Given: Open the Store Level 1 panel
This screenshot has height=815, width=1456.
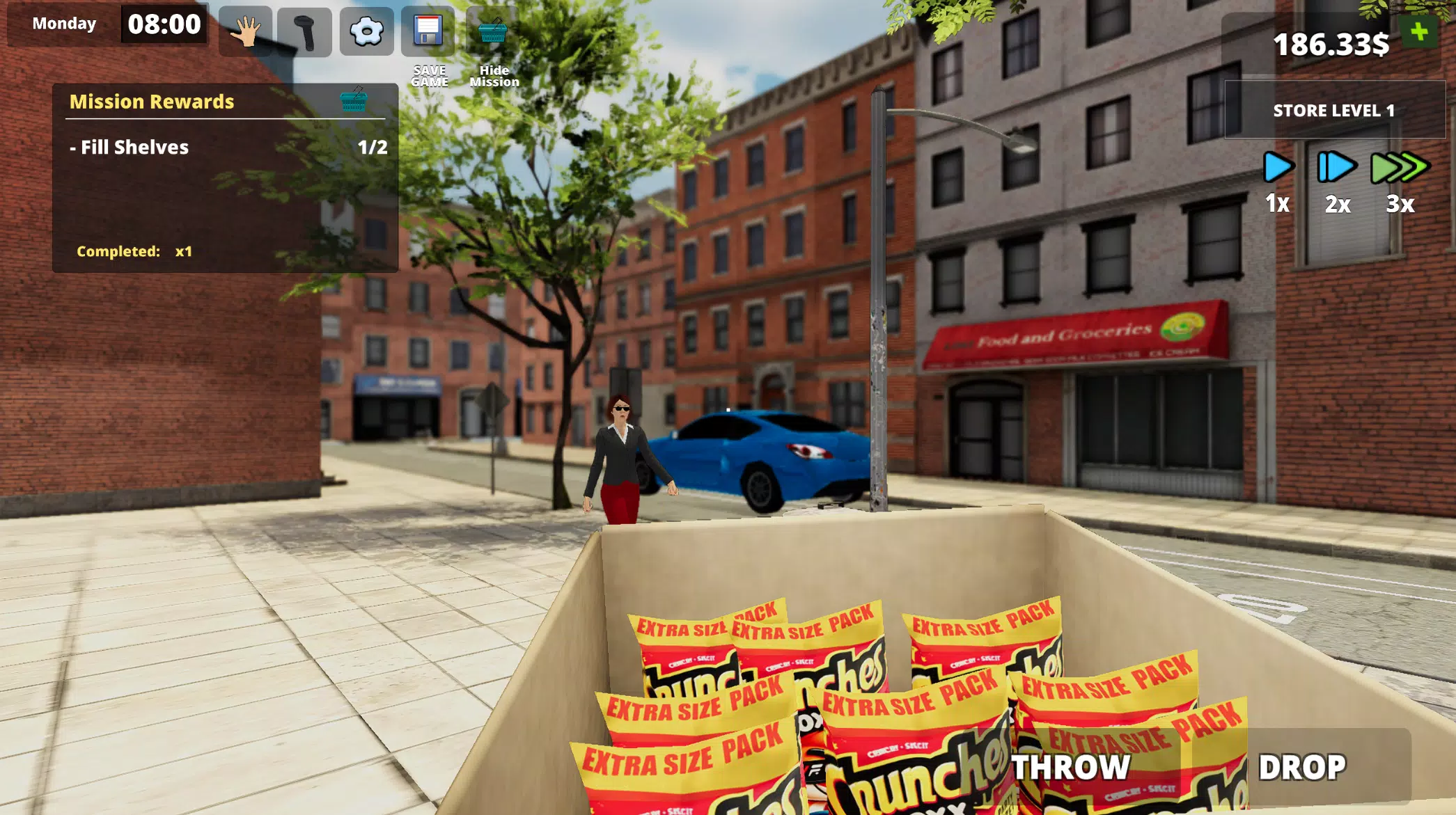Looking at the screenshot, I should coord(1333,110).
